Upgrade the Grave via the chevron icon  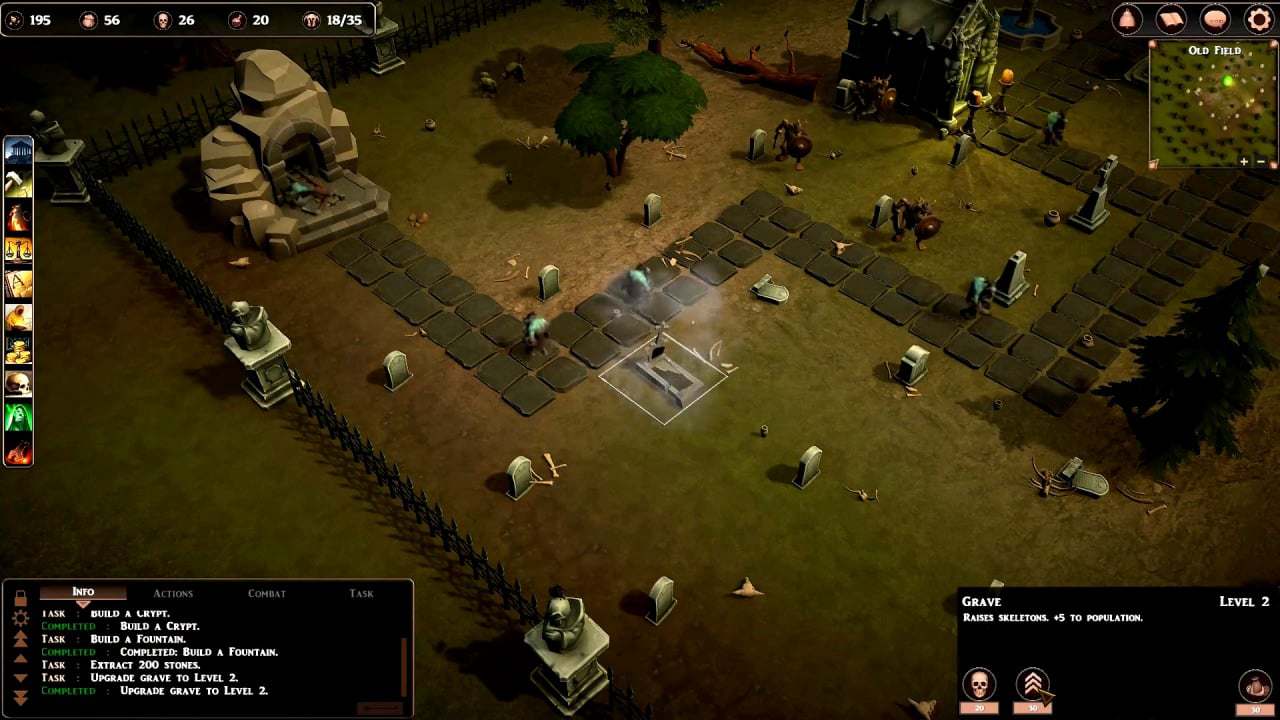point(1032,684)
